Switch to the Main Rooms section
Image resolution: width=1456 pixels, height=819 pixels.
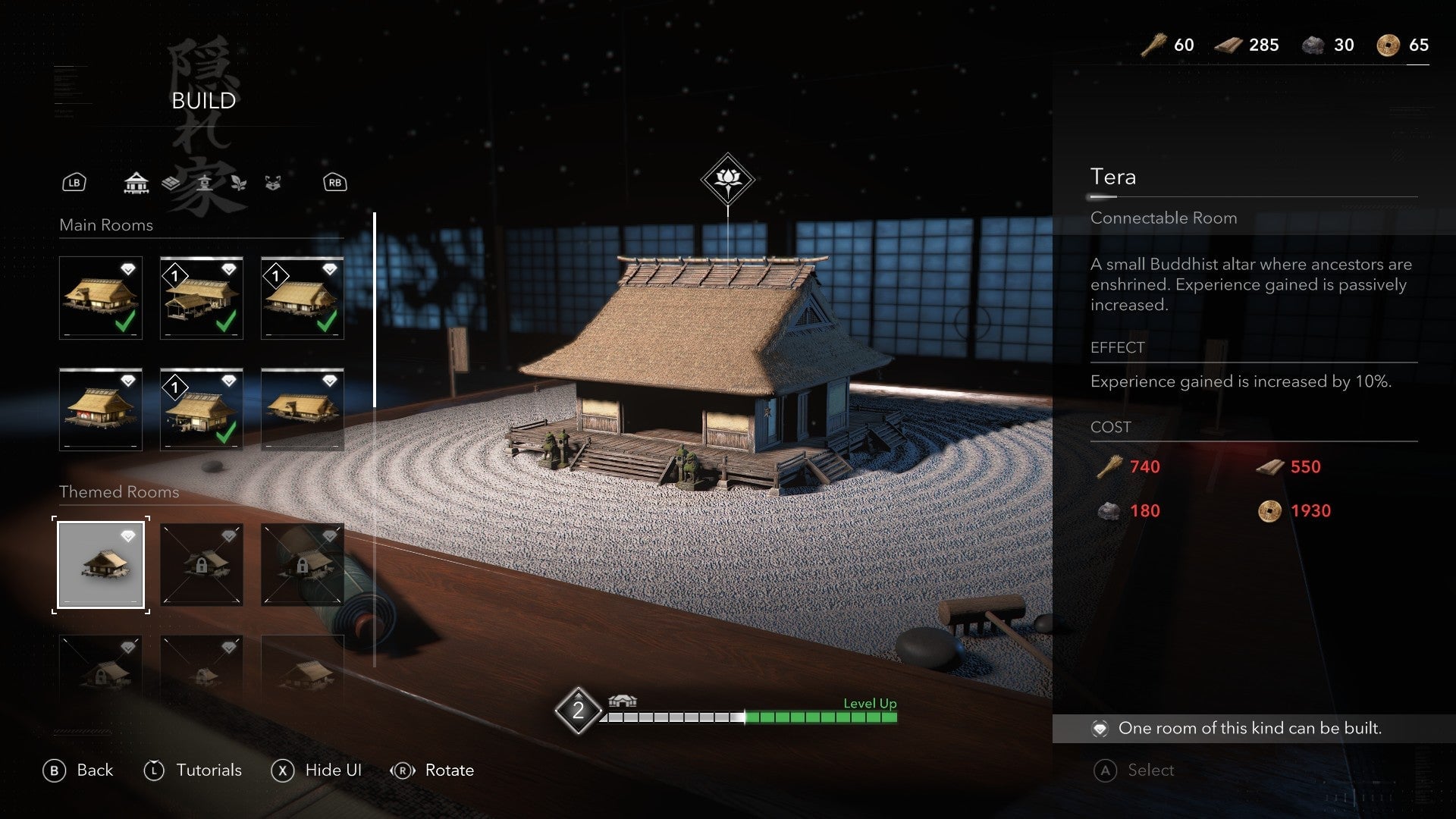pos(106,225)
